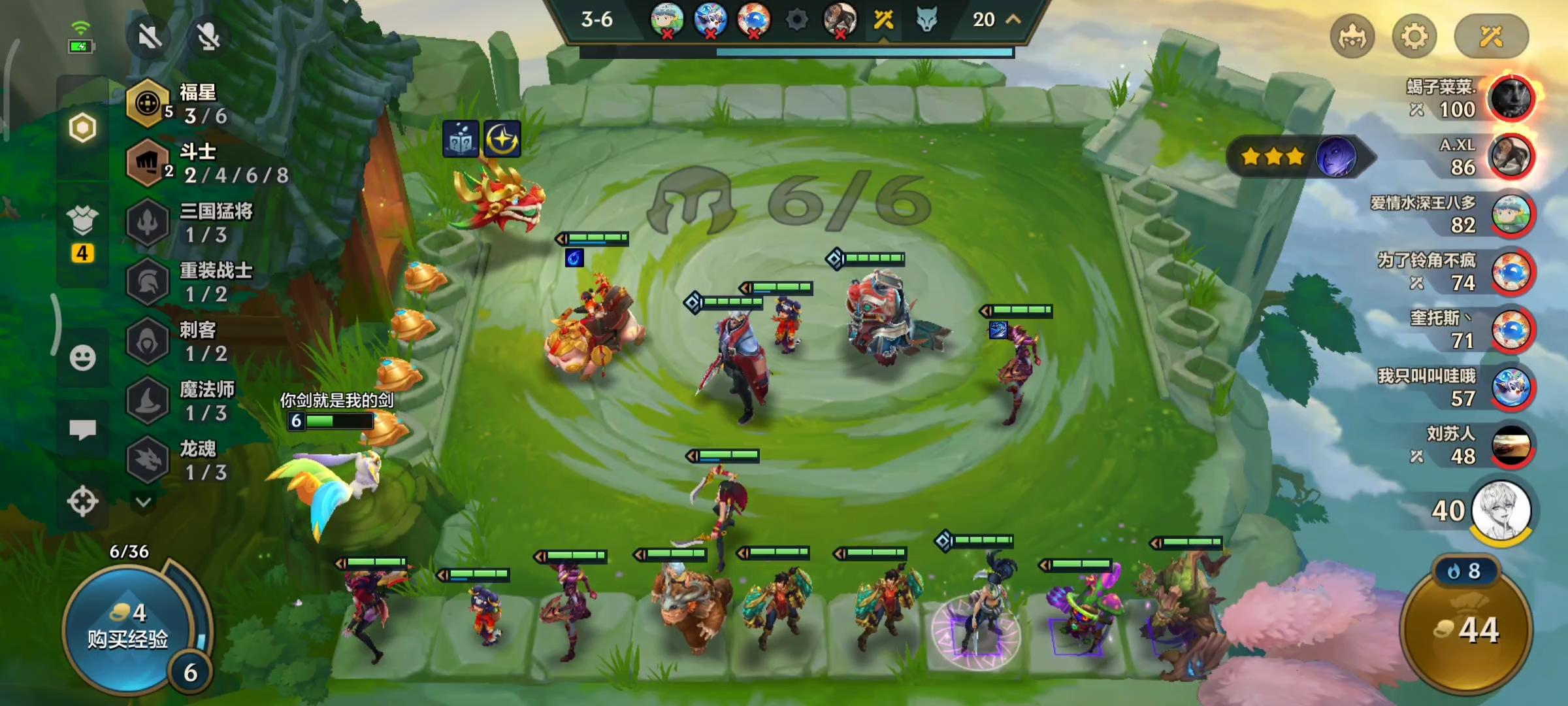
Task: Toggle the muted microphone icon
Action: 208,37
